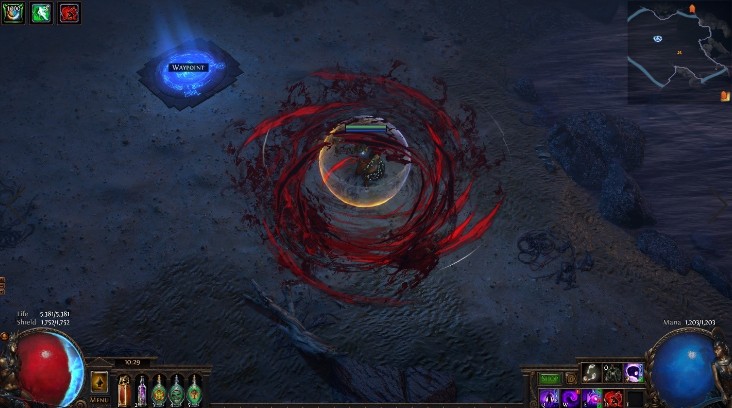This screenshot has height=408, width=732.
Task: Use the purple flask
Action: (142, 388)
